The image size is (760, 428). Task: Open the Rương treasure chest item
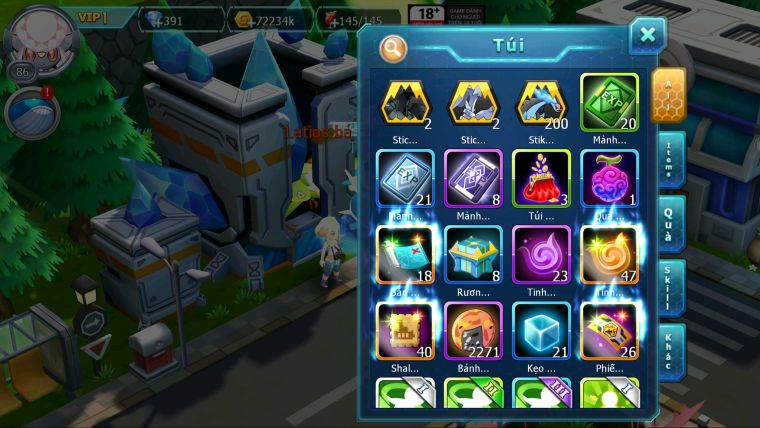[x=473, y=254]
